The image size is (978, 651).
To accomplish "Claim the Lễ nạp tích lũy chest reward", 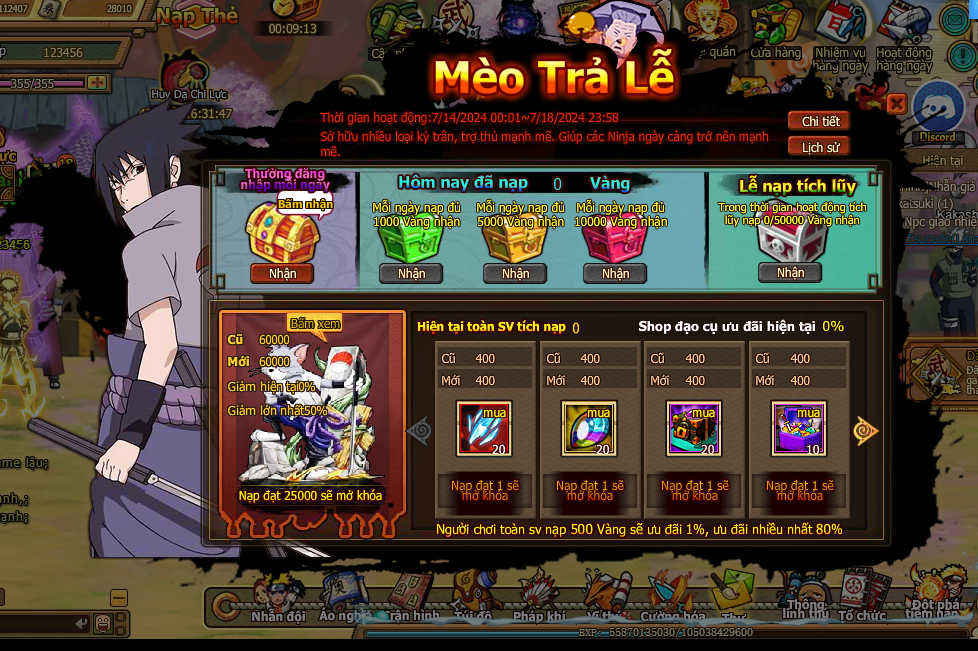I will [x=790, y=272].
